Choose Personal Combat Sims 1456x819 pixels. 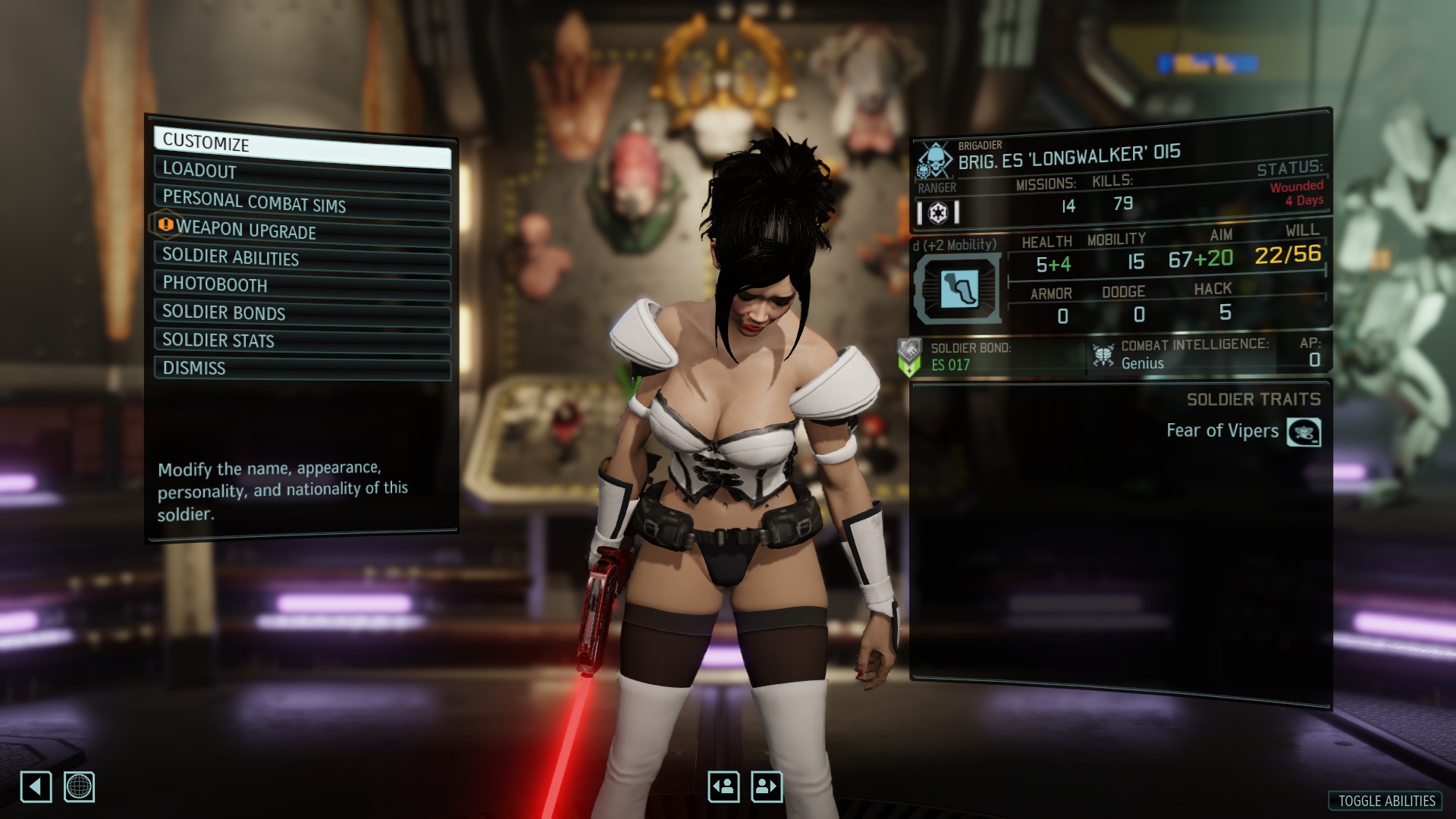point(302,202)
